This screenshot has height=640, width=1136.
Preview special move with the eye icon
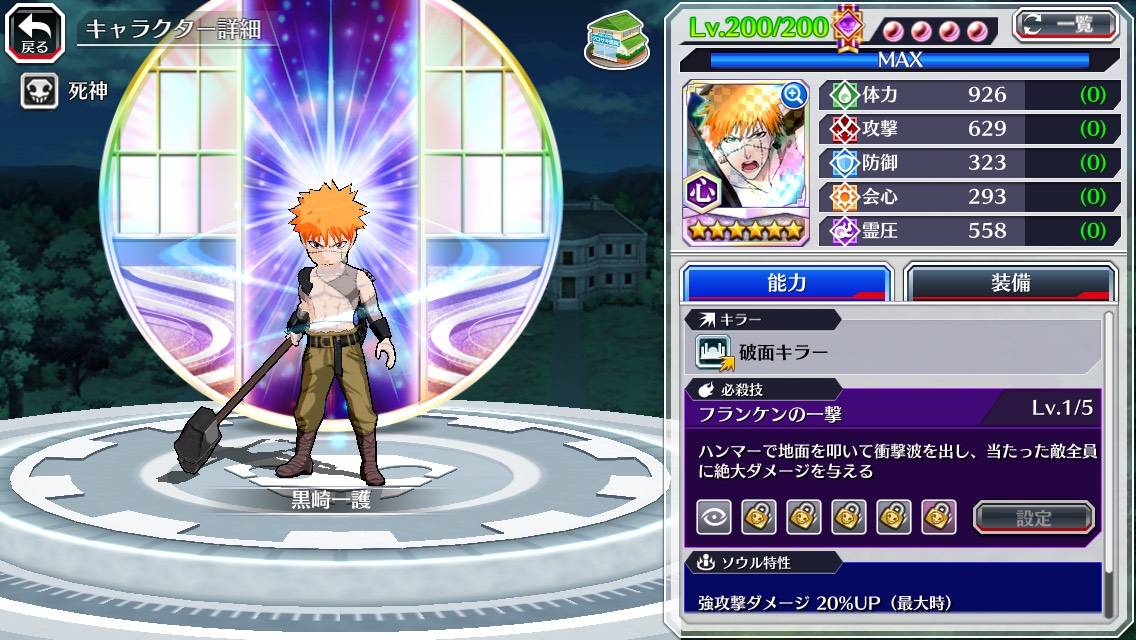pyautogui.click(x=713, y=517)
